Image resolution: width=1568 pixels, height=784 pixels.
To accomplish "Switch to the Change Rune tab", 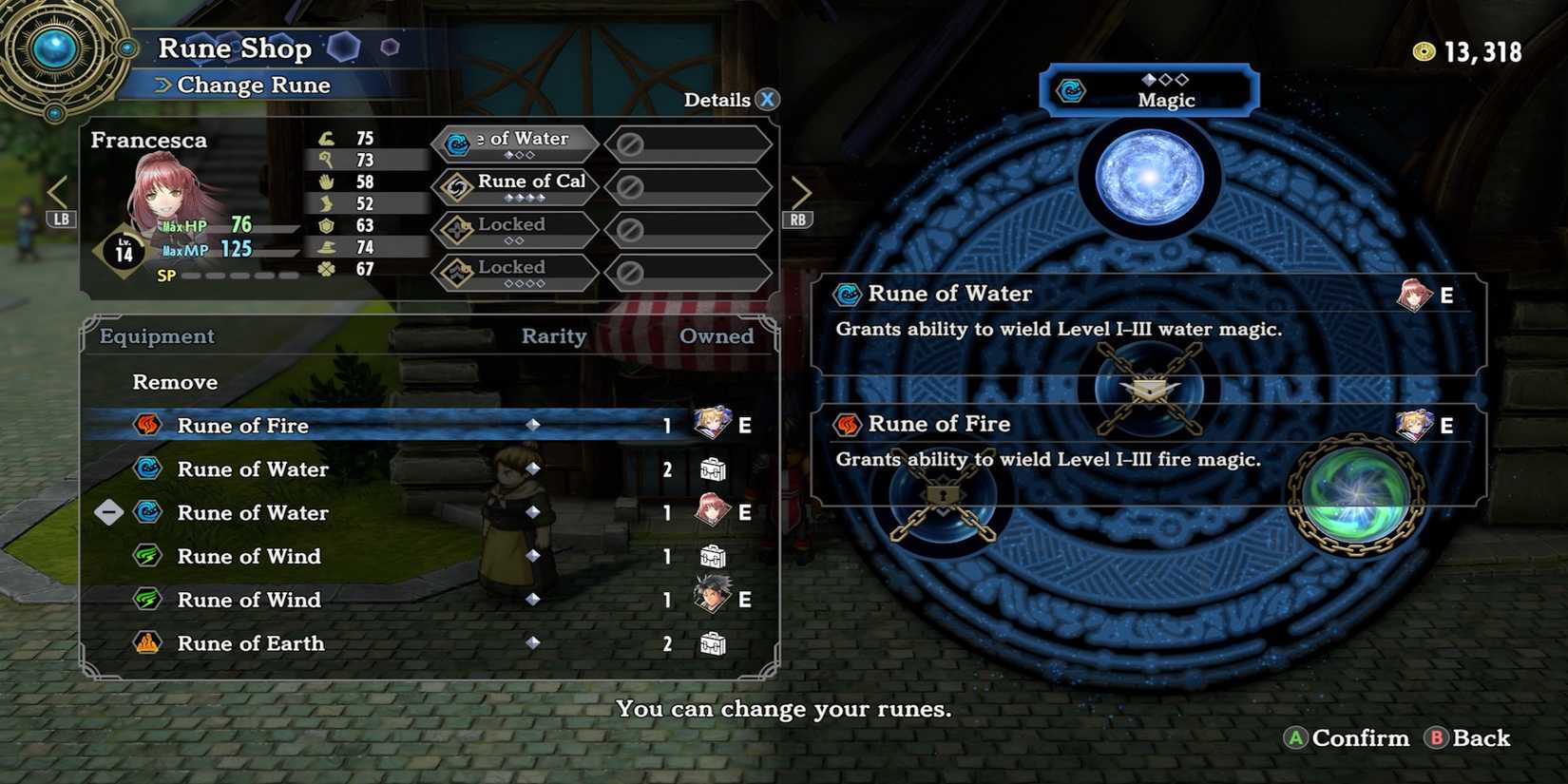I will tap(252, 85).
